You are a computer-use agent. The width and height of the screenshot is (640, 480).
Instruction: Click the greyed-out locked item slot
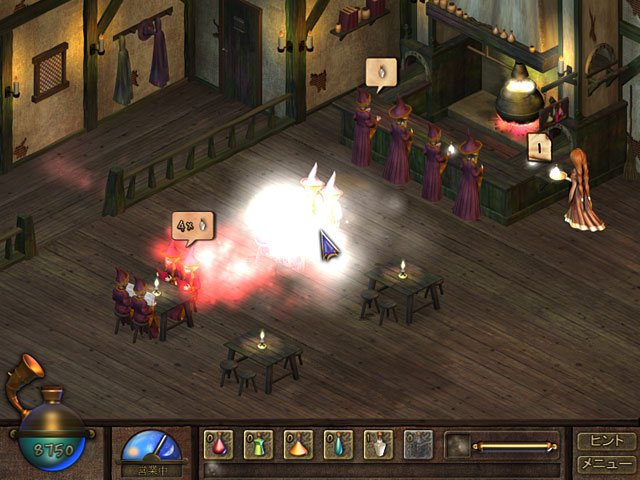coord(419,444)
